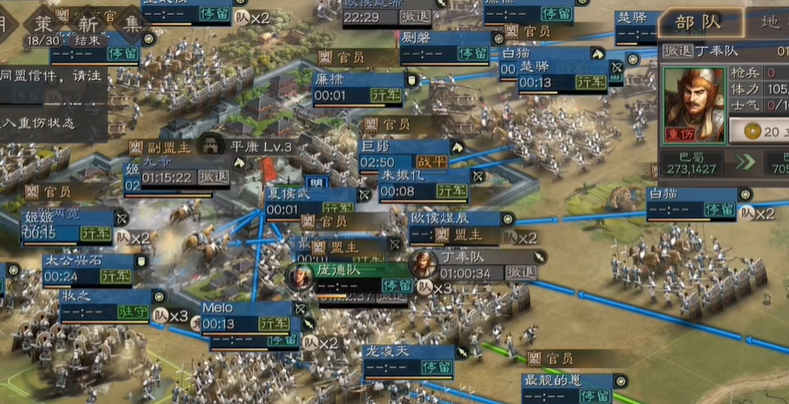Open the 新 menu diamond

pyautogui.click(x=86, y=21)
